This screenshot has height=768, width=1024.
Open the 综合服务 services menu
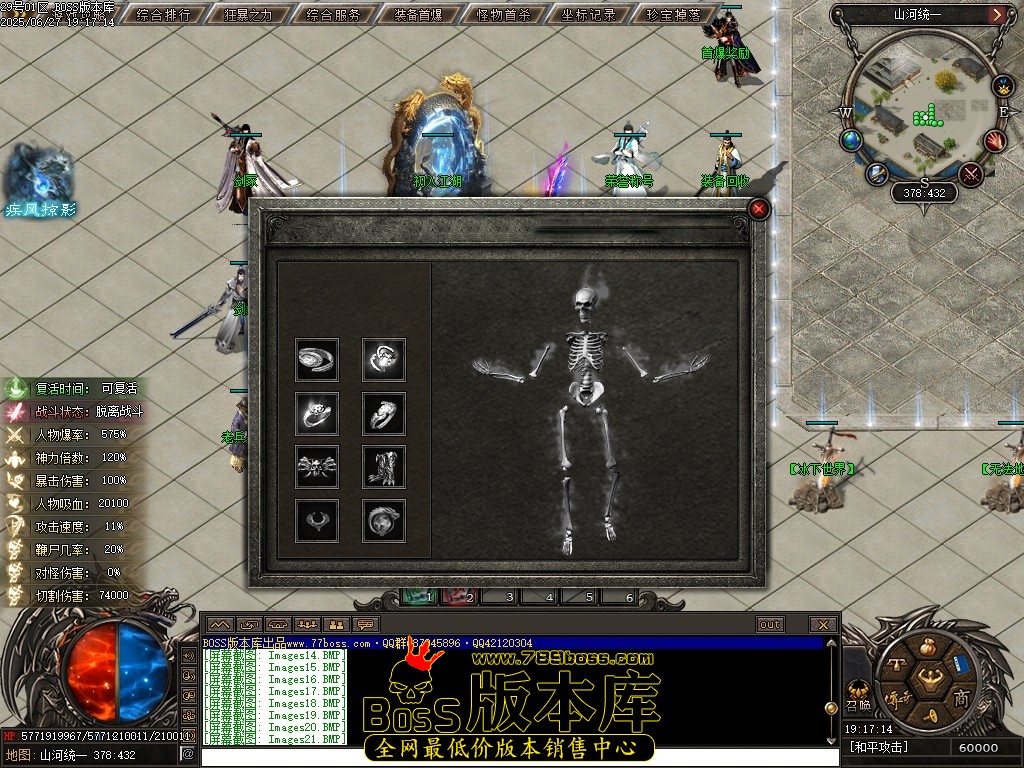coord(334,15)
